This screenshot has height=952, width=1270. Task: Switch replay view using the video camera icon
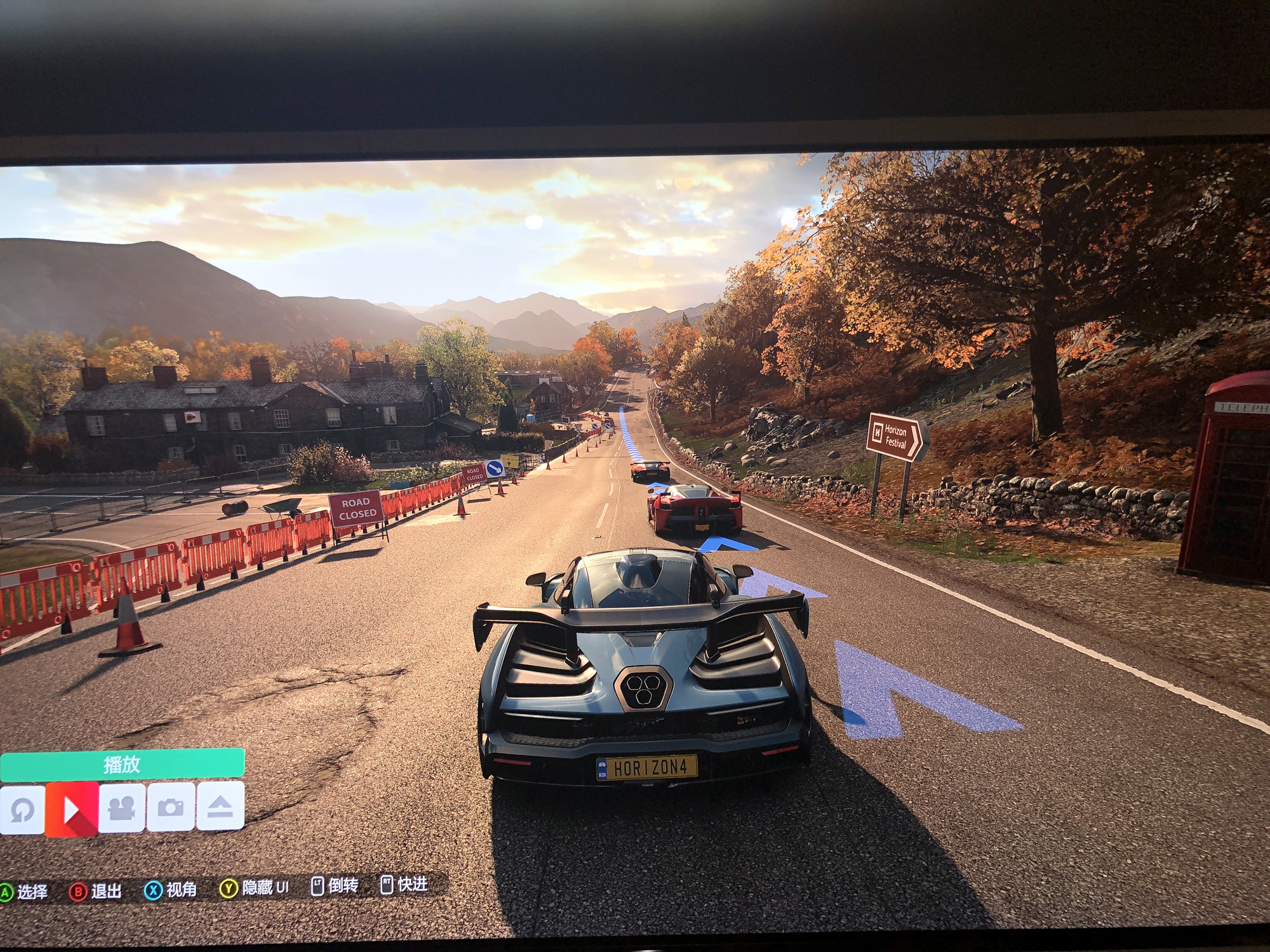click(121, 807)
